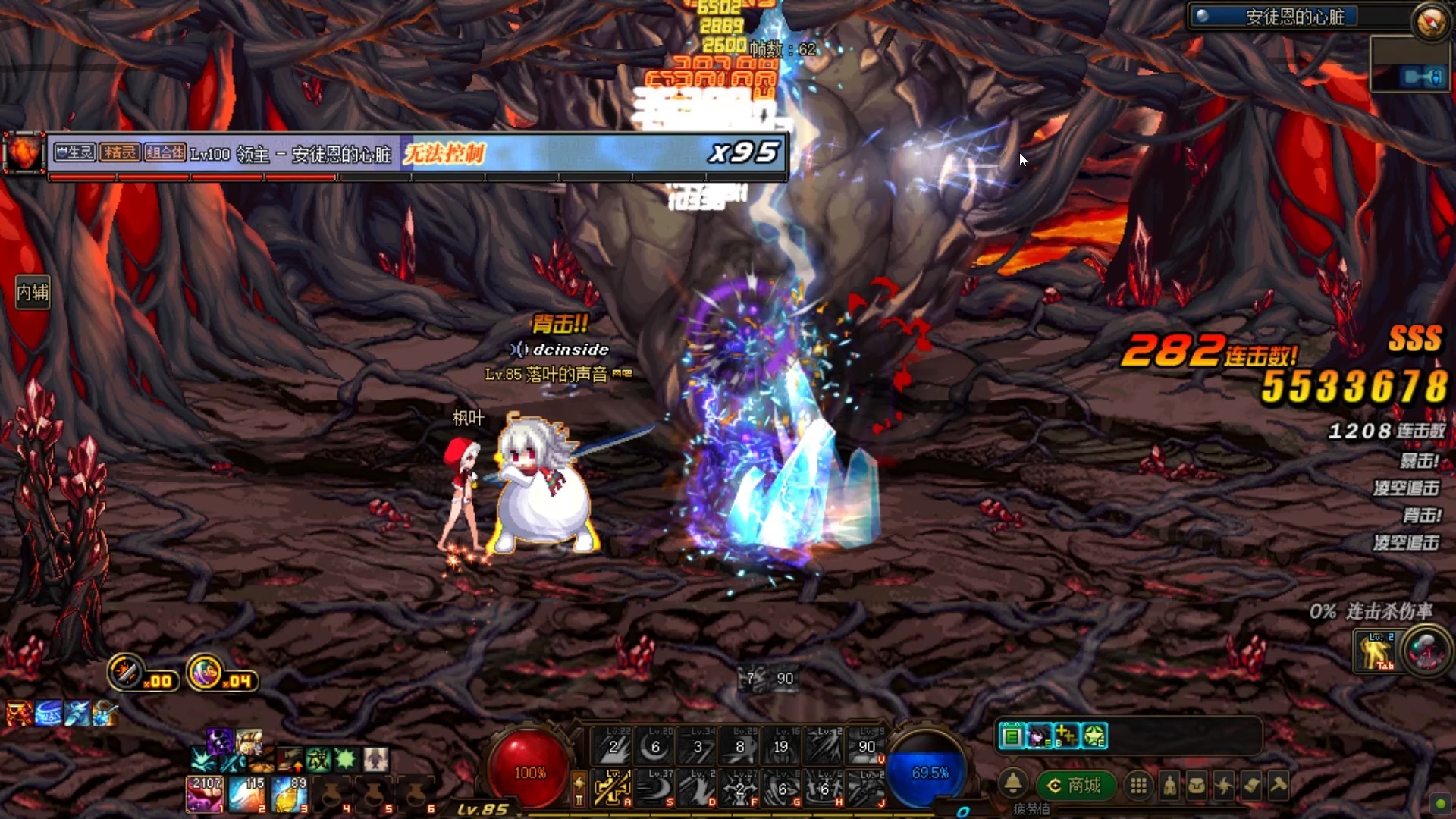The image size is (1456, 819).
Task: Click the 内辅 side button
Action: [x=33, y=292]
